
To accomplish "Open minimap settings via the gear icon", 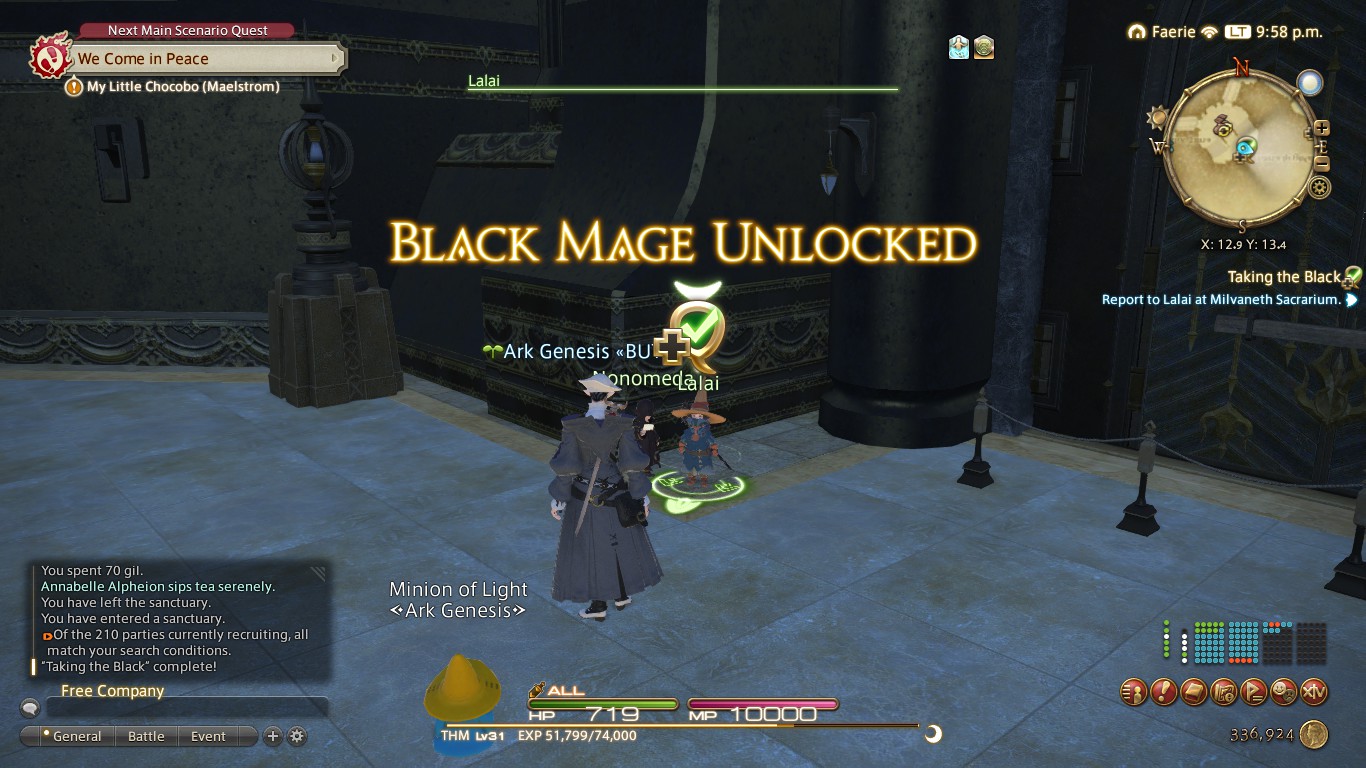I will 1320,187.
